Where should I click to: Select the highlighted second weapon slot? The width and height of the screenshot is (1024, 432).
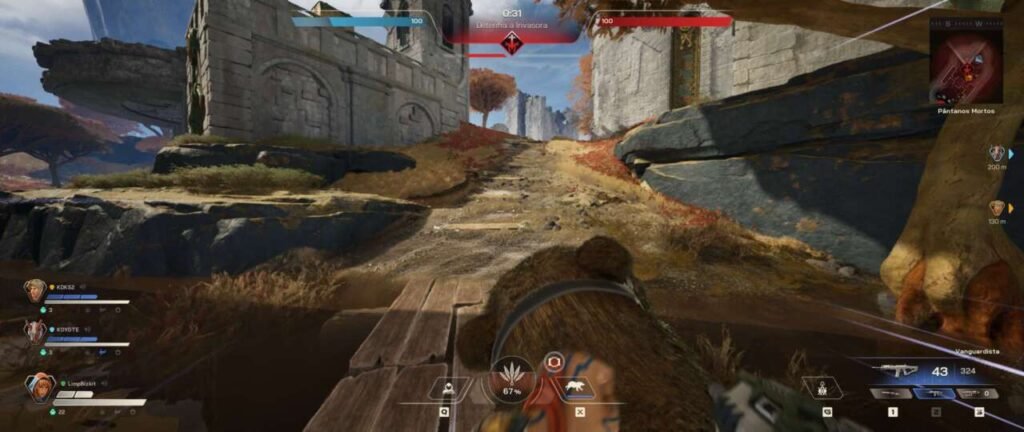[x=935, y=394]
